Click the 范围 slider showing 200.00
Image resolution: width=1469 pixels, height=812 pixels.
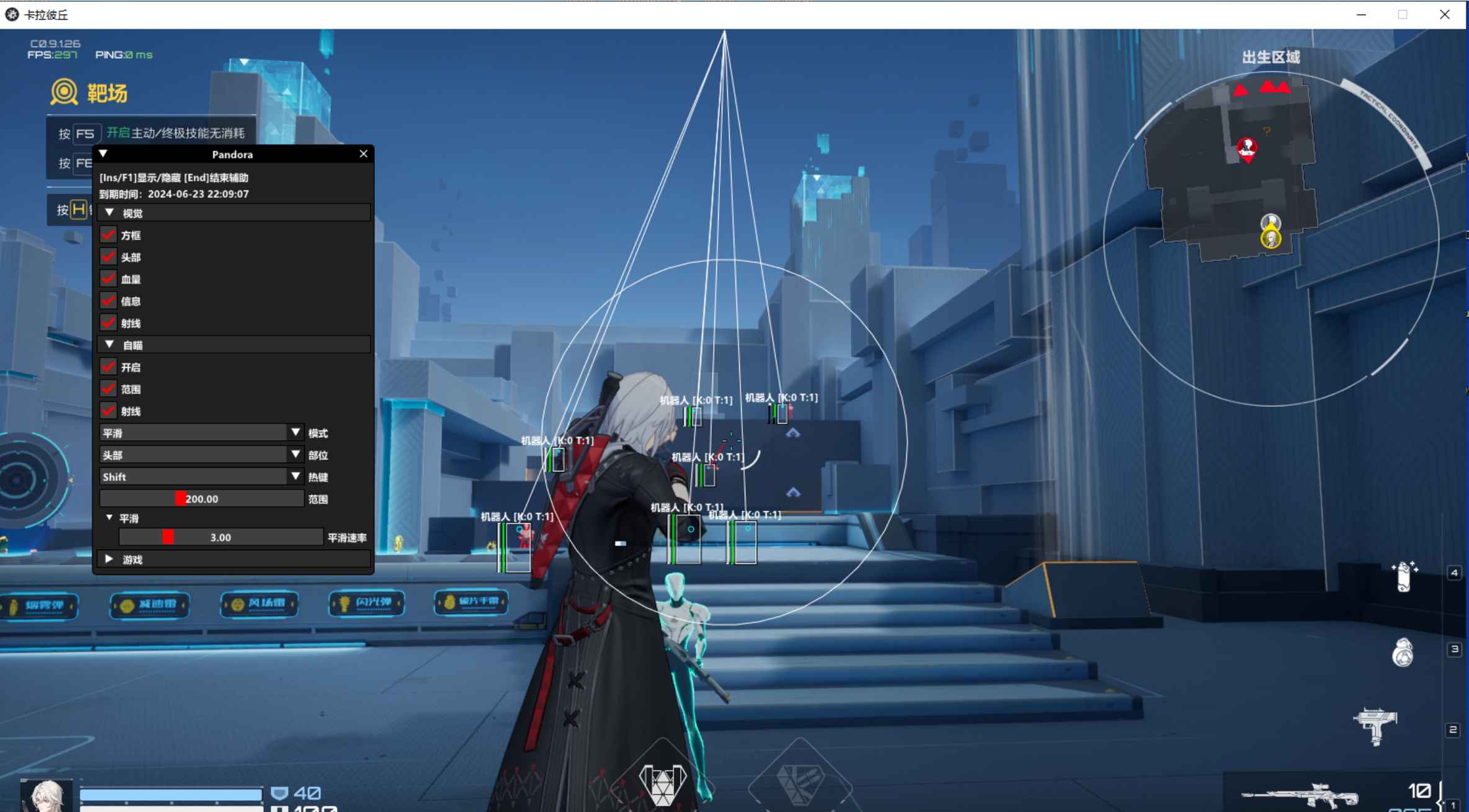pyautogui.click(x=202, y=499)
